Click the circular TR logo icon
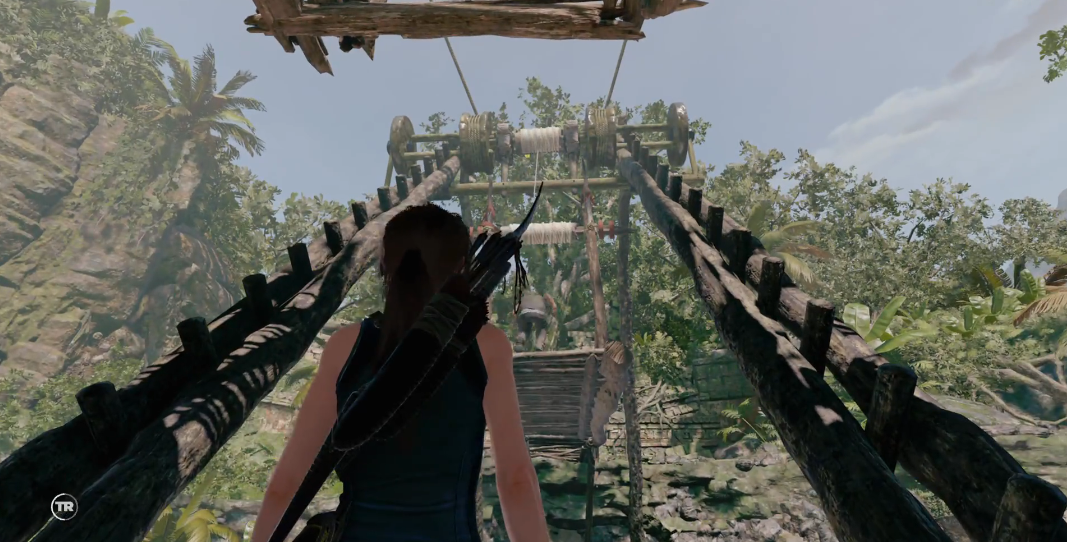Image resolution: width=1067 pixels, height=542 pixels. coord(64,507)
